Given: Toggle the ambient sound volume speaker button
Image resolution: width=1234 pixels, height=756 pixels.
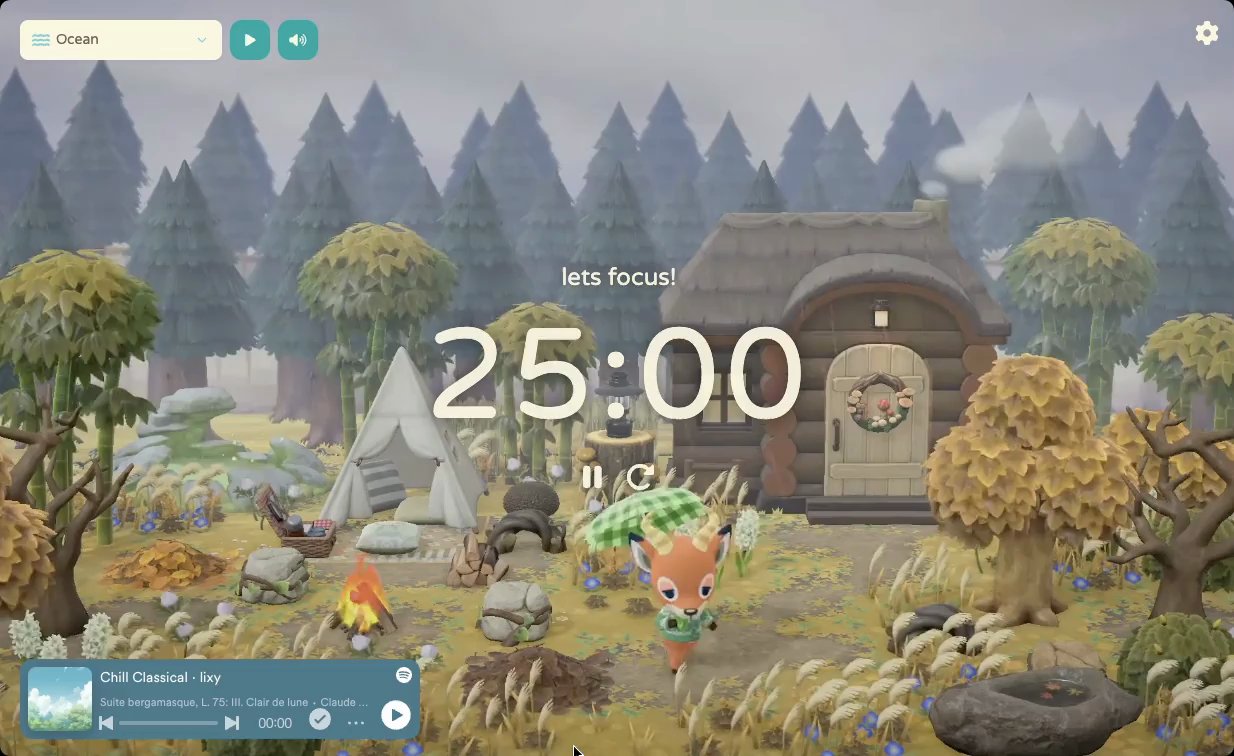Looking at the screenshot, I should click(x=298, y=40).
